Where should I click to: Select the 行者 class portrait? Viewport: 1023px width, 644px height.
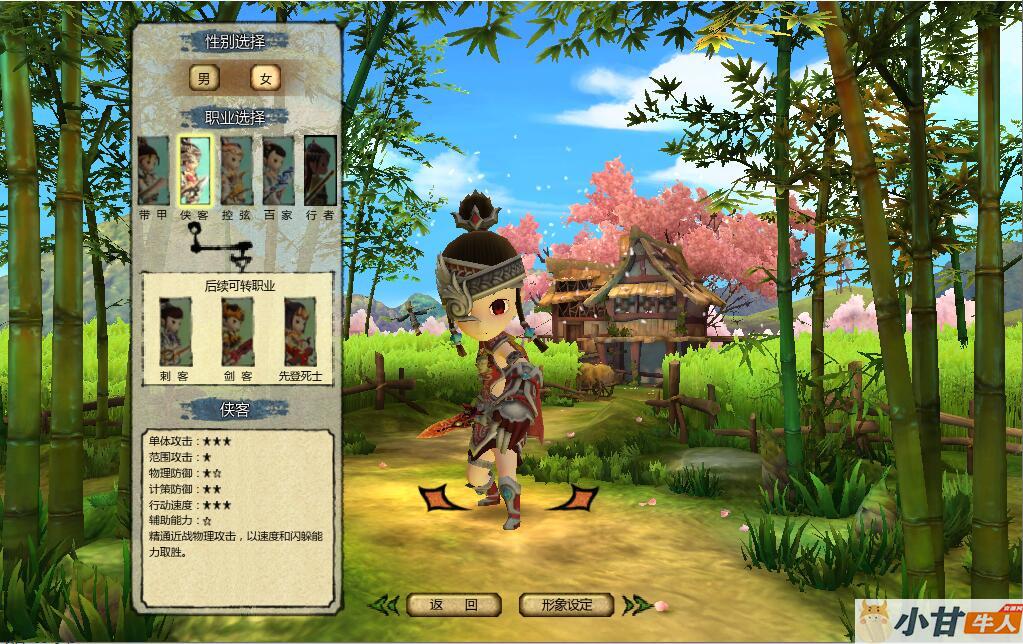pyautogui.click(x=320, y=171)
